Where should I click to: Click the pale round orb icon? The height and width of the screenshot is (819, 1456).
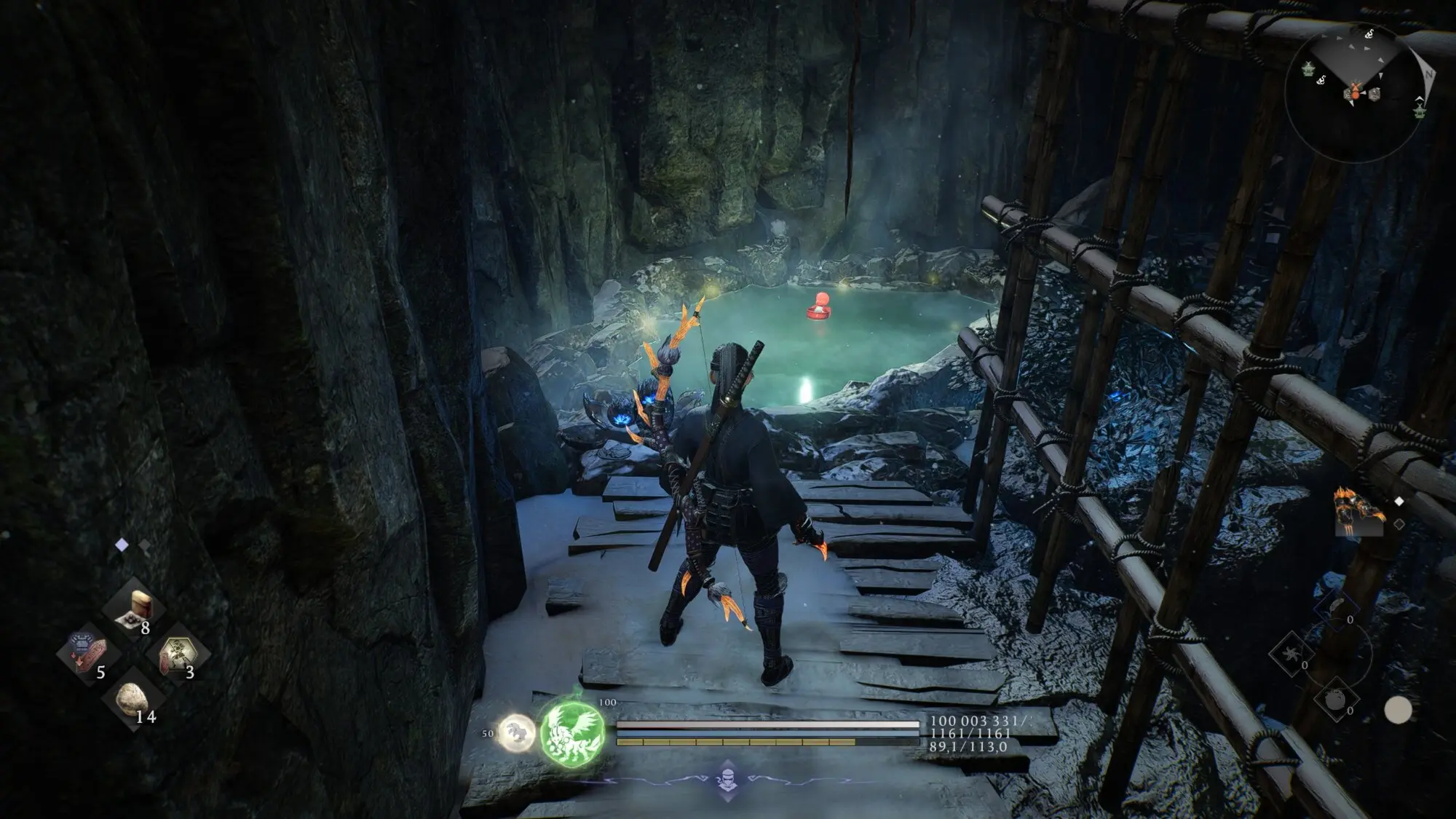coord(1397,710)
